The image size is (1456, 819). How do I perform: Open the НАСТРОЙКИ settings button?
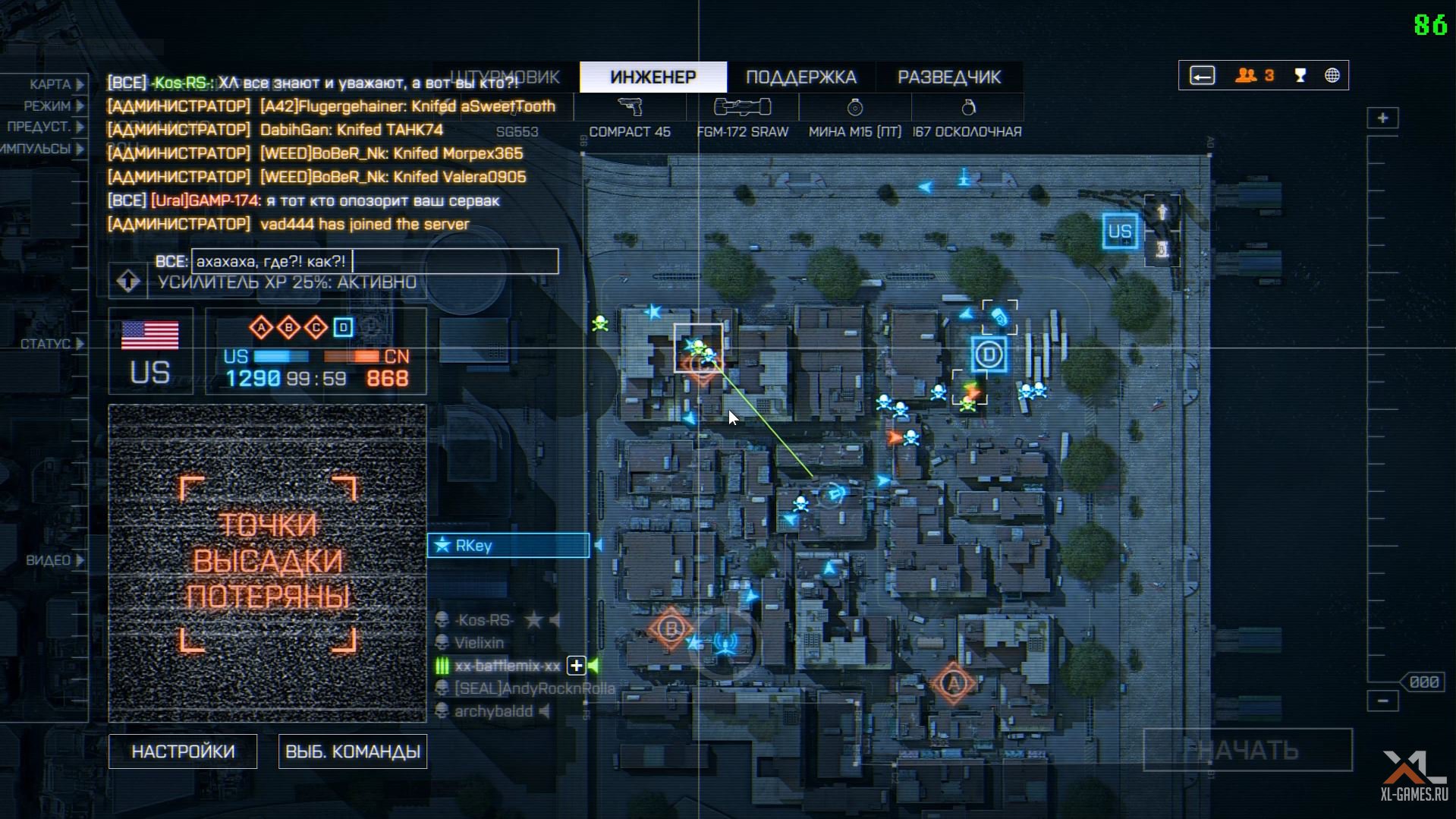183,751
